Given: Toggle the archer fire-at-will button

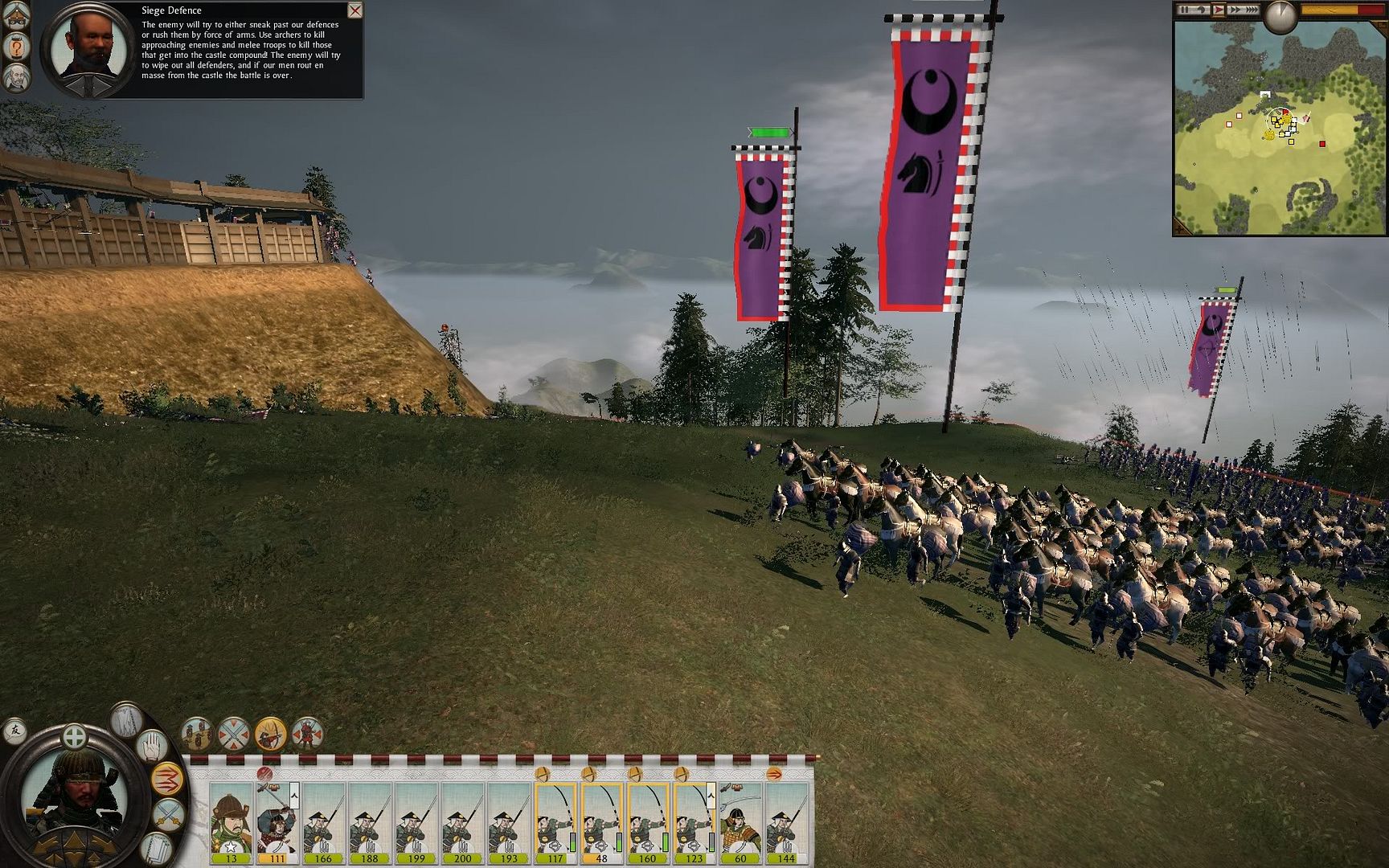Looking at the screenshot, I should 271,734.
